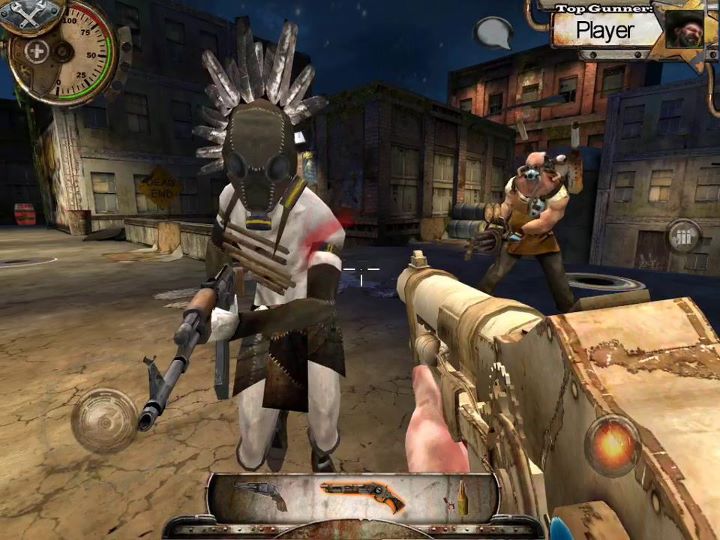The image size is (720, 540).
Task: Tap the round movement joystick
Action: 104,419
